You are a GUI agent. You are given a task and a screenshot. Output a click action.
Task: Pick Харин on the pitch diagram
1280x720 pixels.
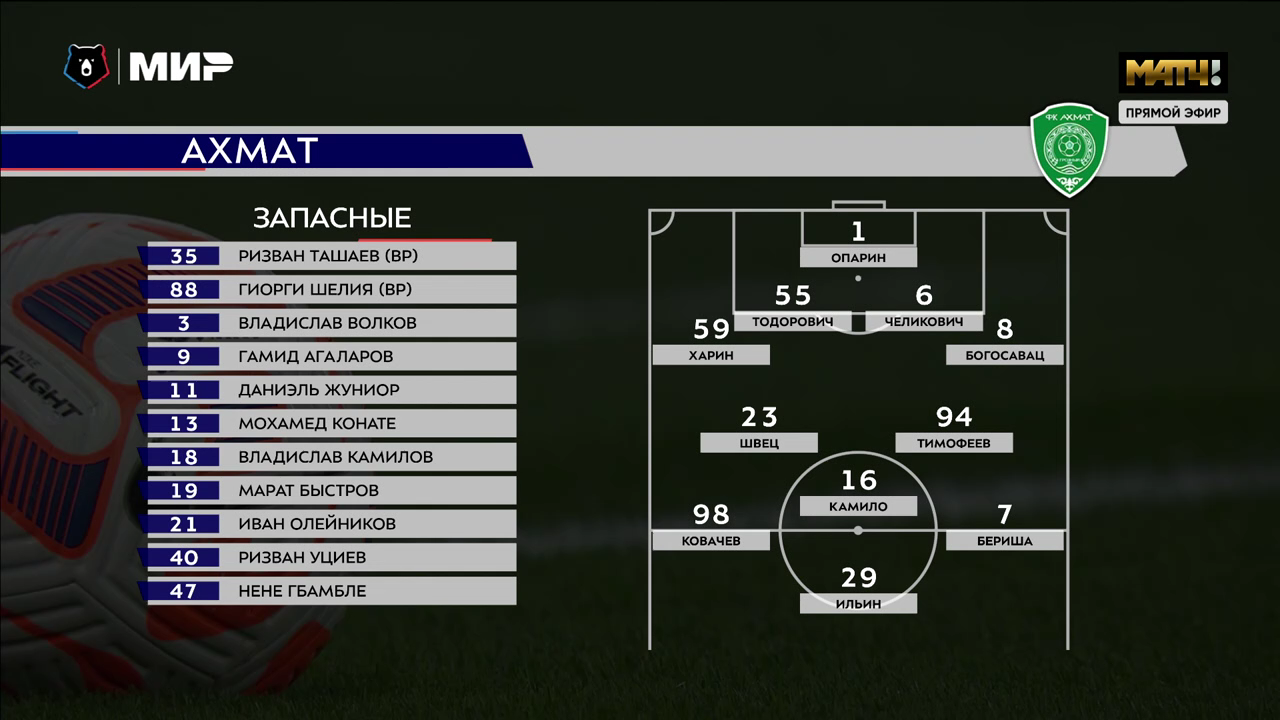point(711,355)
